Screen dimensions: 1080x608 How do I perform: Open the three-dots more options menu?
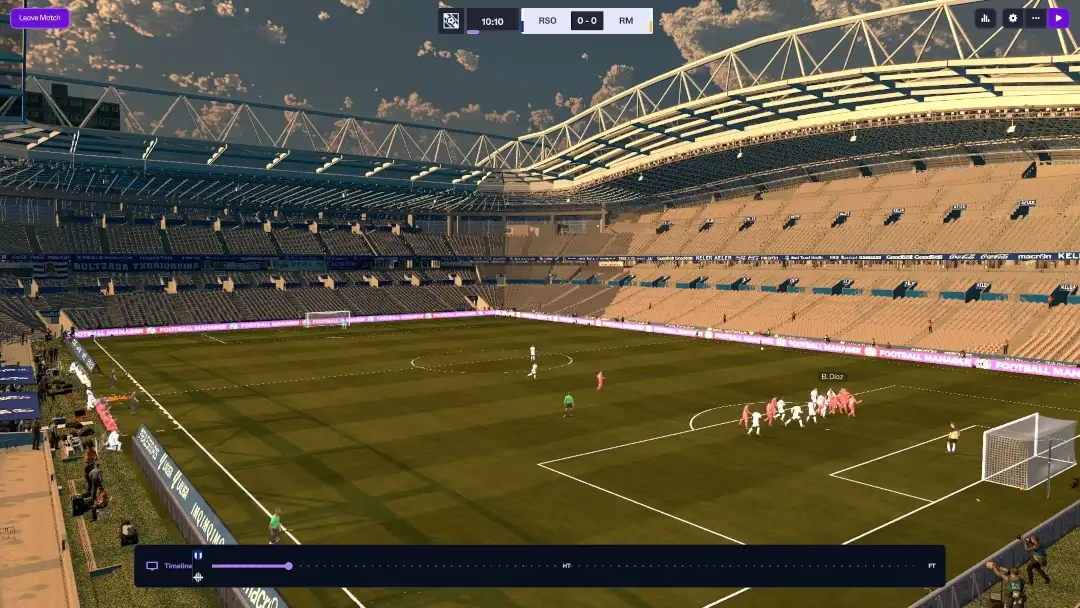[1035, 18]
